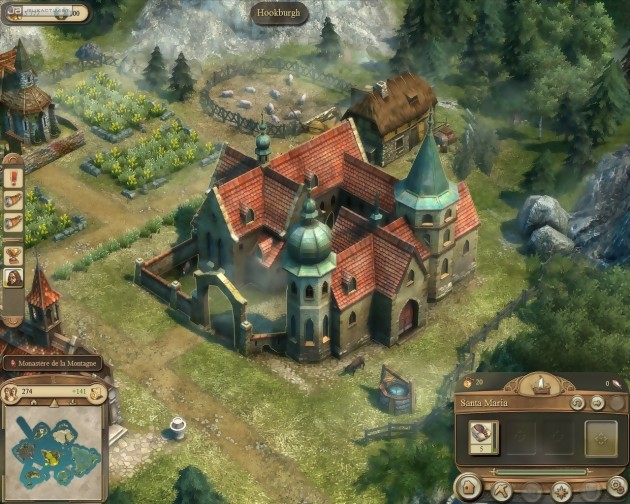Select the cargo item in Santa Maria's slot
Screen dimensions: 630x504
point(485,434)
